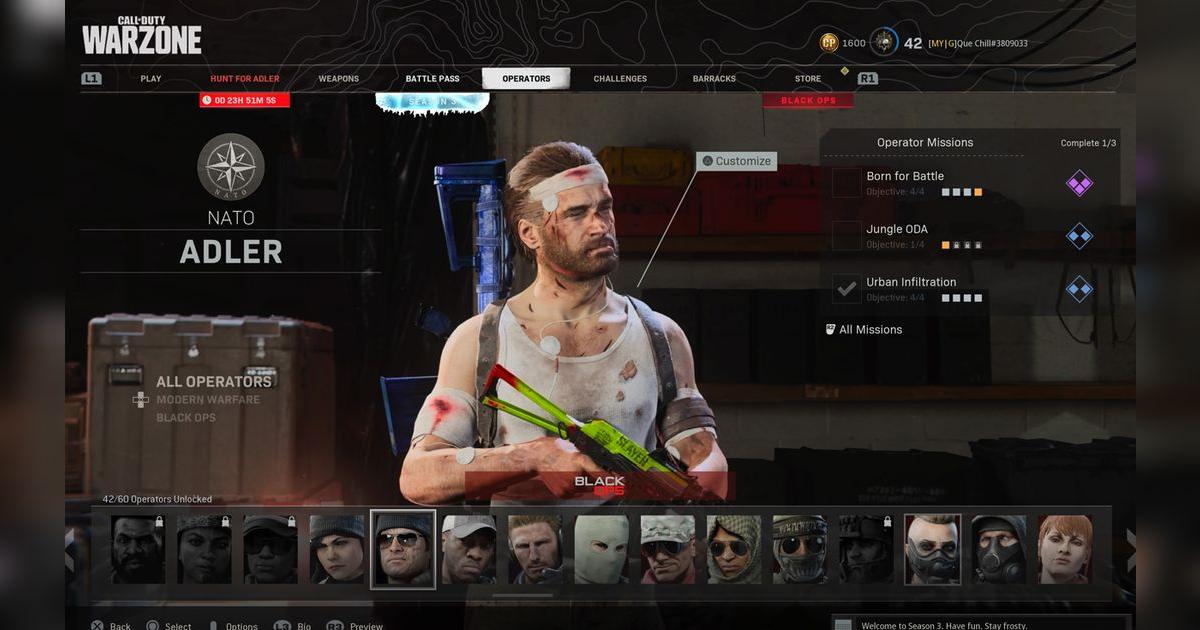
Task: Choose the mohawk operator with black face mask
Action: [932, 549]
